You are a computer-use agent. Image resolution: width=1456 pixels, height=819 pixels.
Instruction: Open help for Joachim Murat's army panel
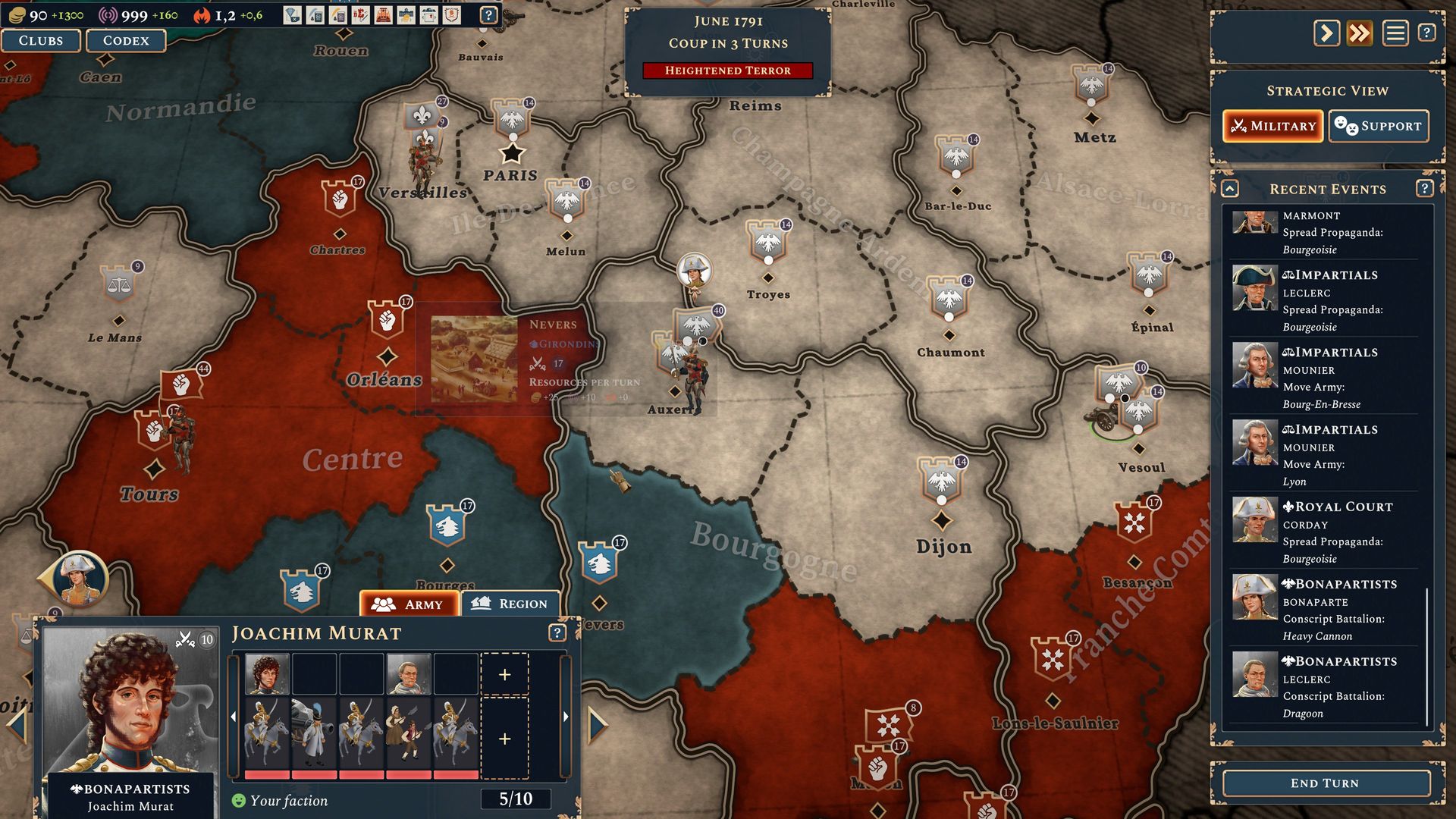click(557, 633)
